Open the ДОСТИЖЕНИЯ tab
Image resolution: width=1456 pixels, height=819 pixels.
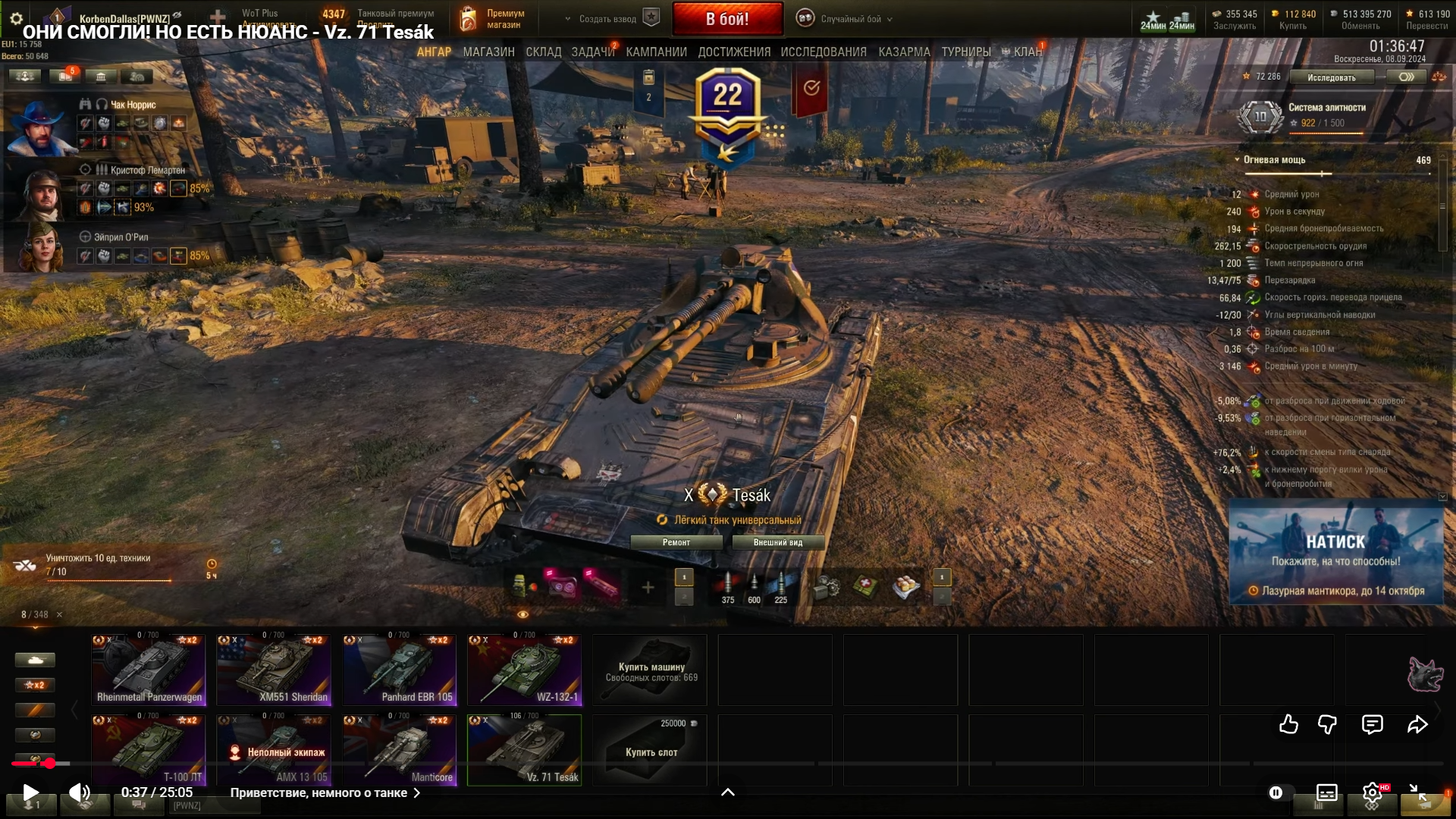734,52
